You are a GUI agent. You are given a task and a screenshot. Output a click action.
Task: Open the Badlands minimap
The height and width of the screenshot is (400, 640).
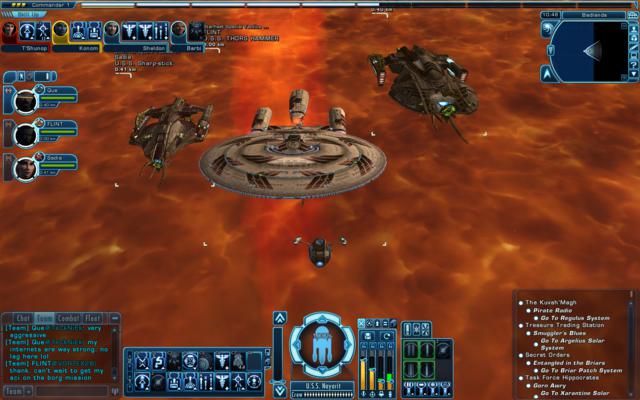coord(590,50)
